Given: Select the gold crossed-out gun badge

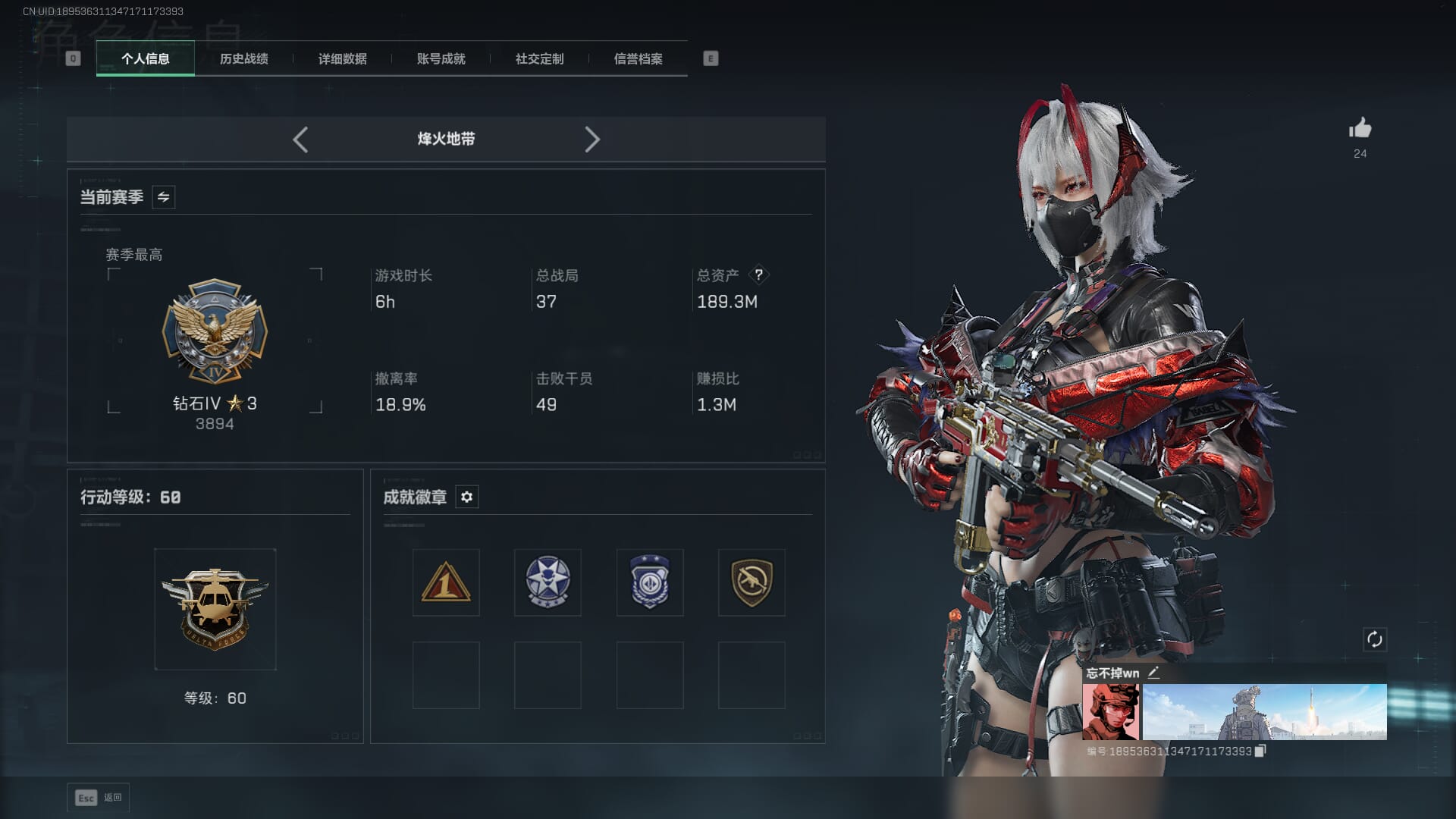Looking at the screenshot, I should pos(752,582).
